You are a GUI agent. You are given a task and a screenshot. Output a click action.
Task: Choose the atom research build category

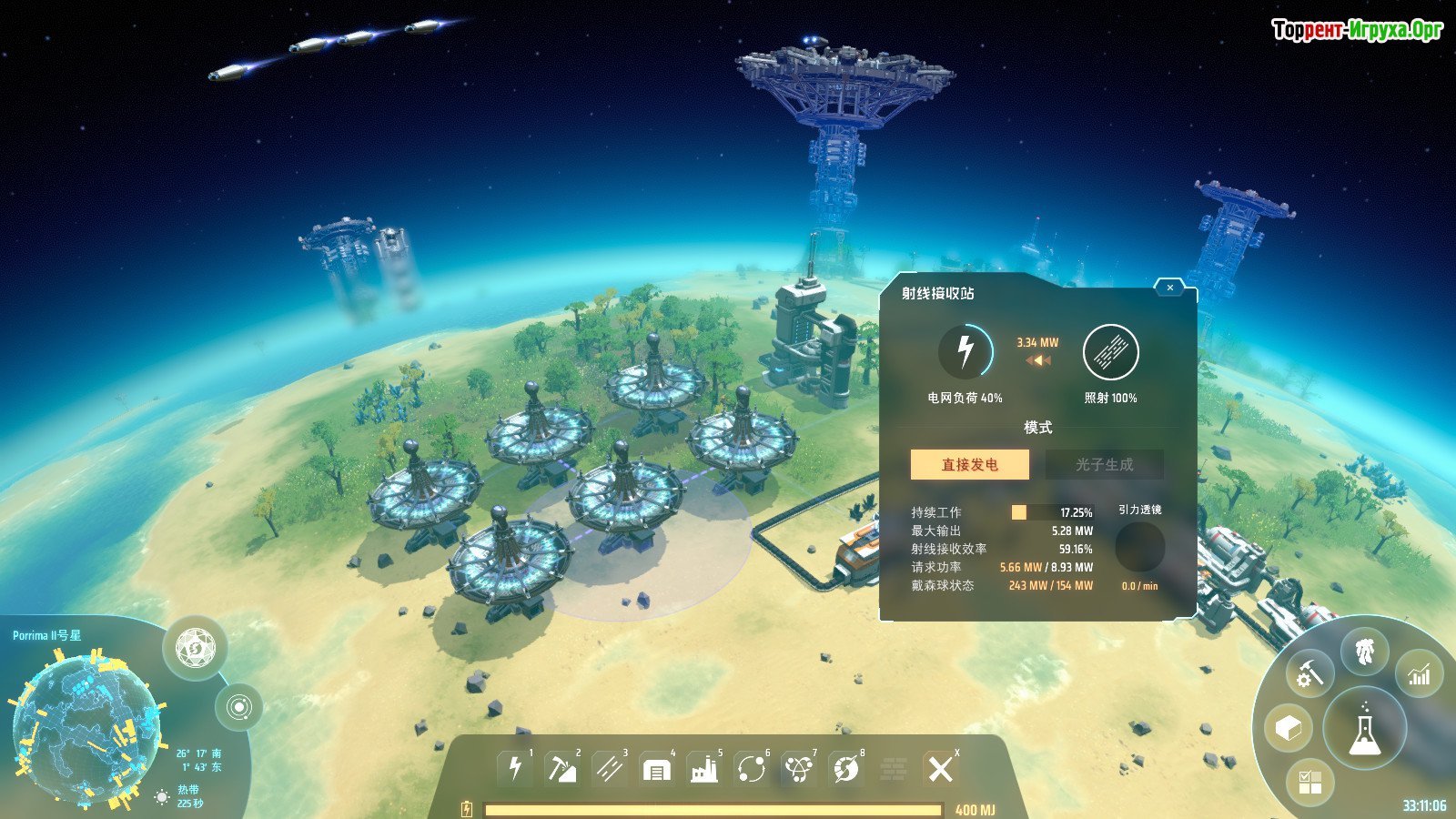point(799,769)
